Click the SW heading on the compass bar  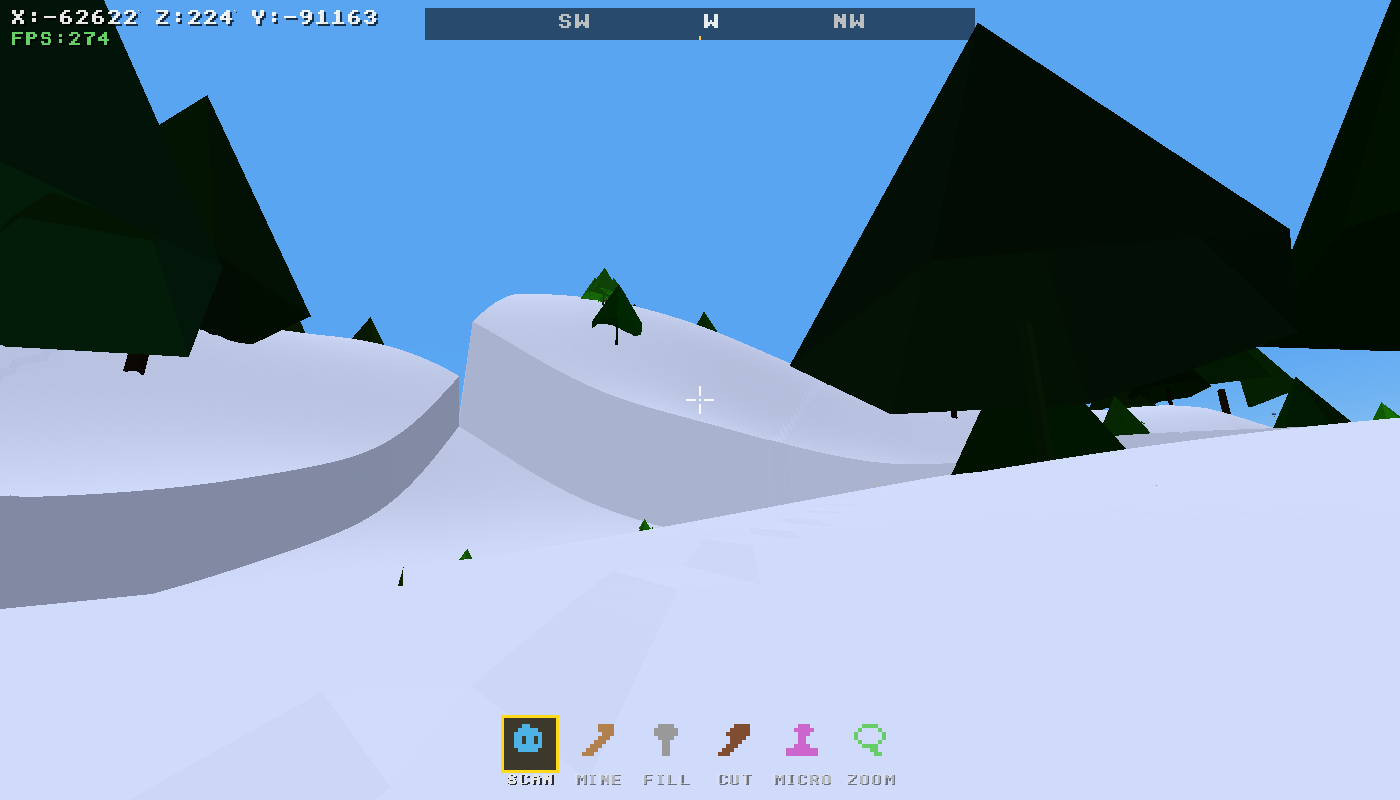[x=574, y=21]
